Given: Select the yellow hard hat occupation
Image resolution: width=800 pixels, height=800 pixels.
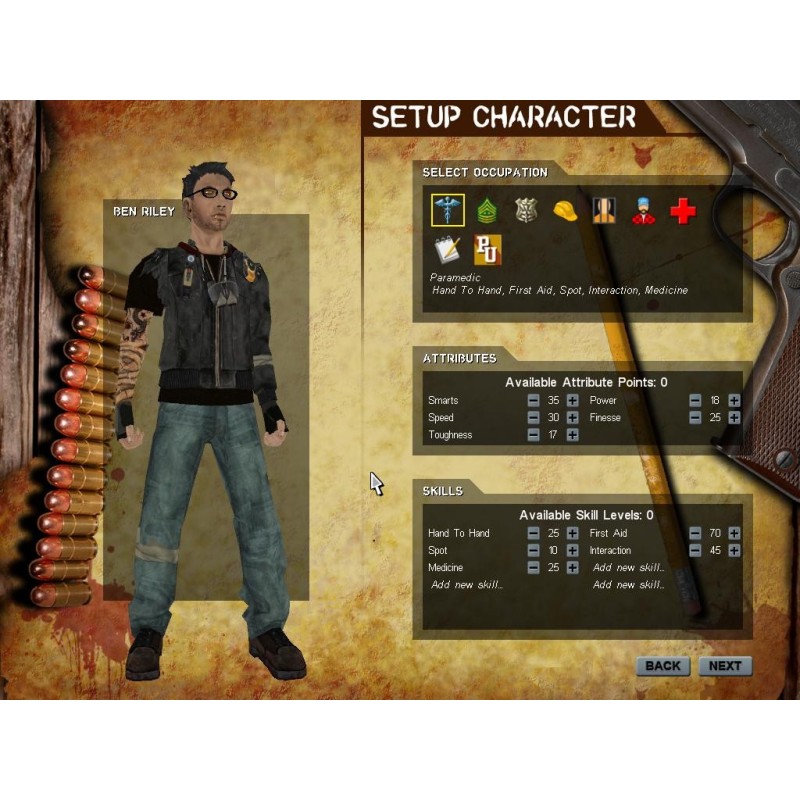Looking at the screenshot, I should click(565, 210).
